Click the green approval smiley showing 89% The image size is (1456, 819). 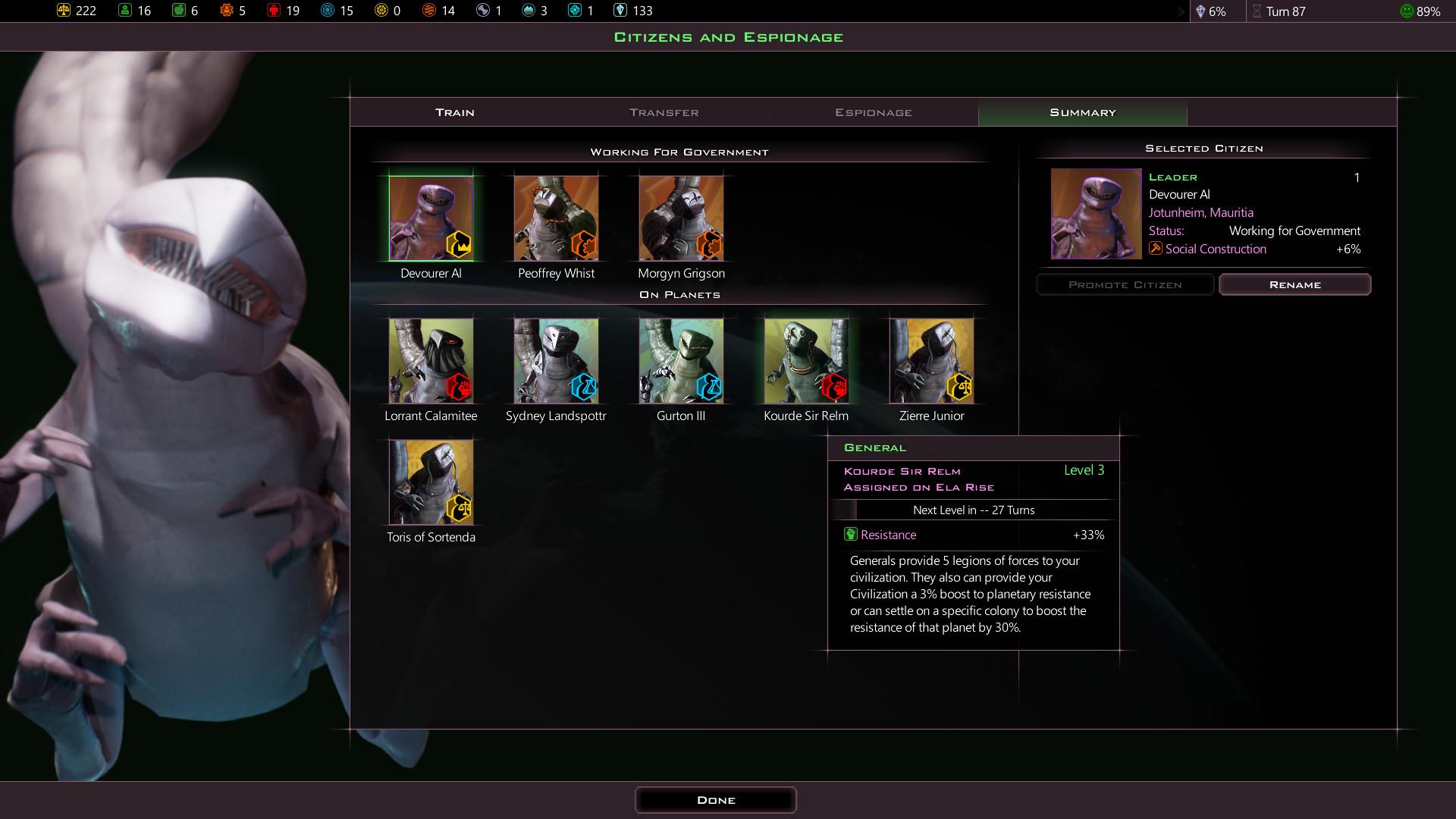point(1406,11)
